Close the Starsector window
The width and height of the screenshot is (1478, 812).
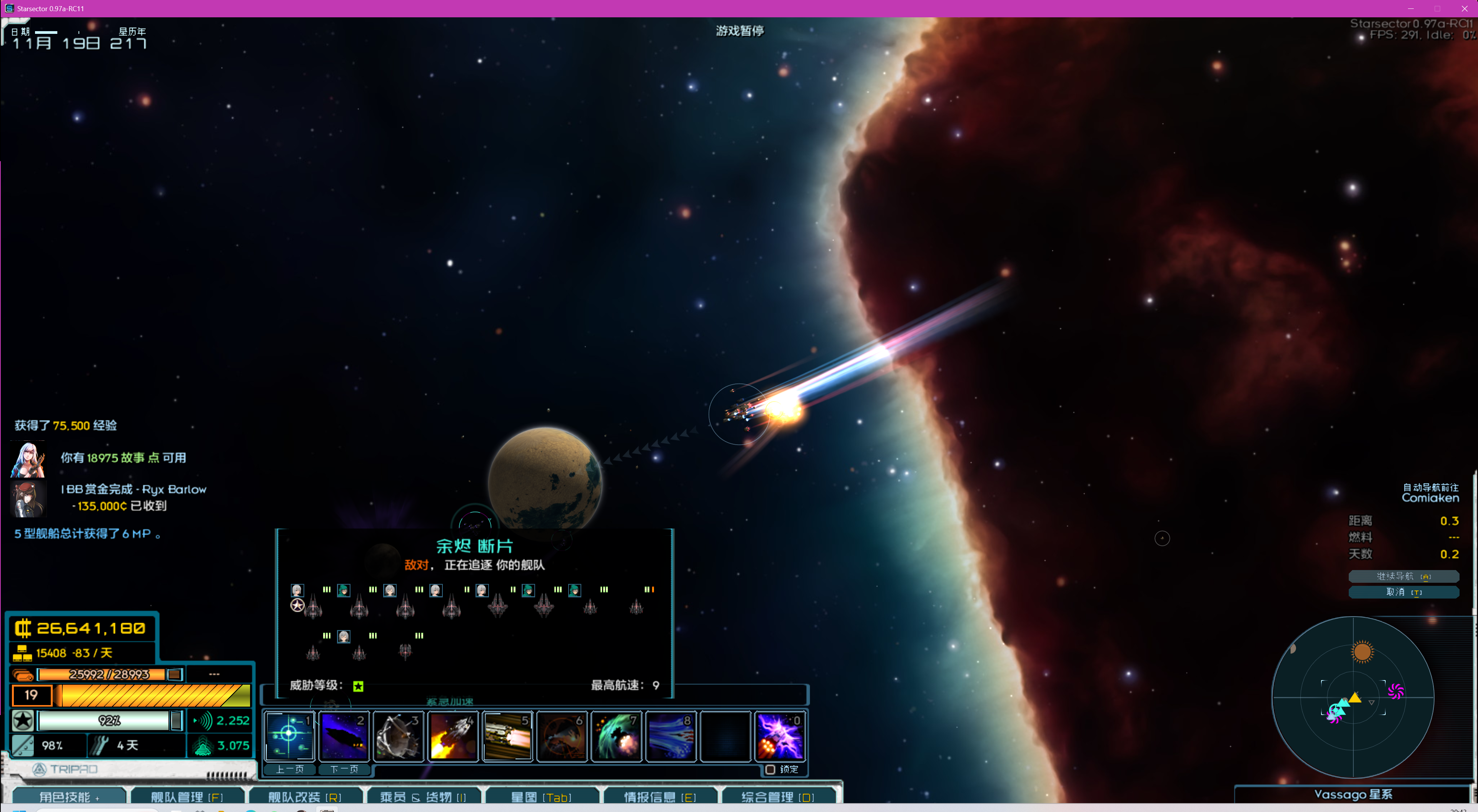(1464, 8)
